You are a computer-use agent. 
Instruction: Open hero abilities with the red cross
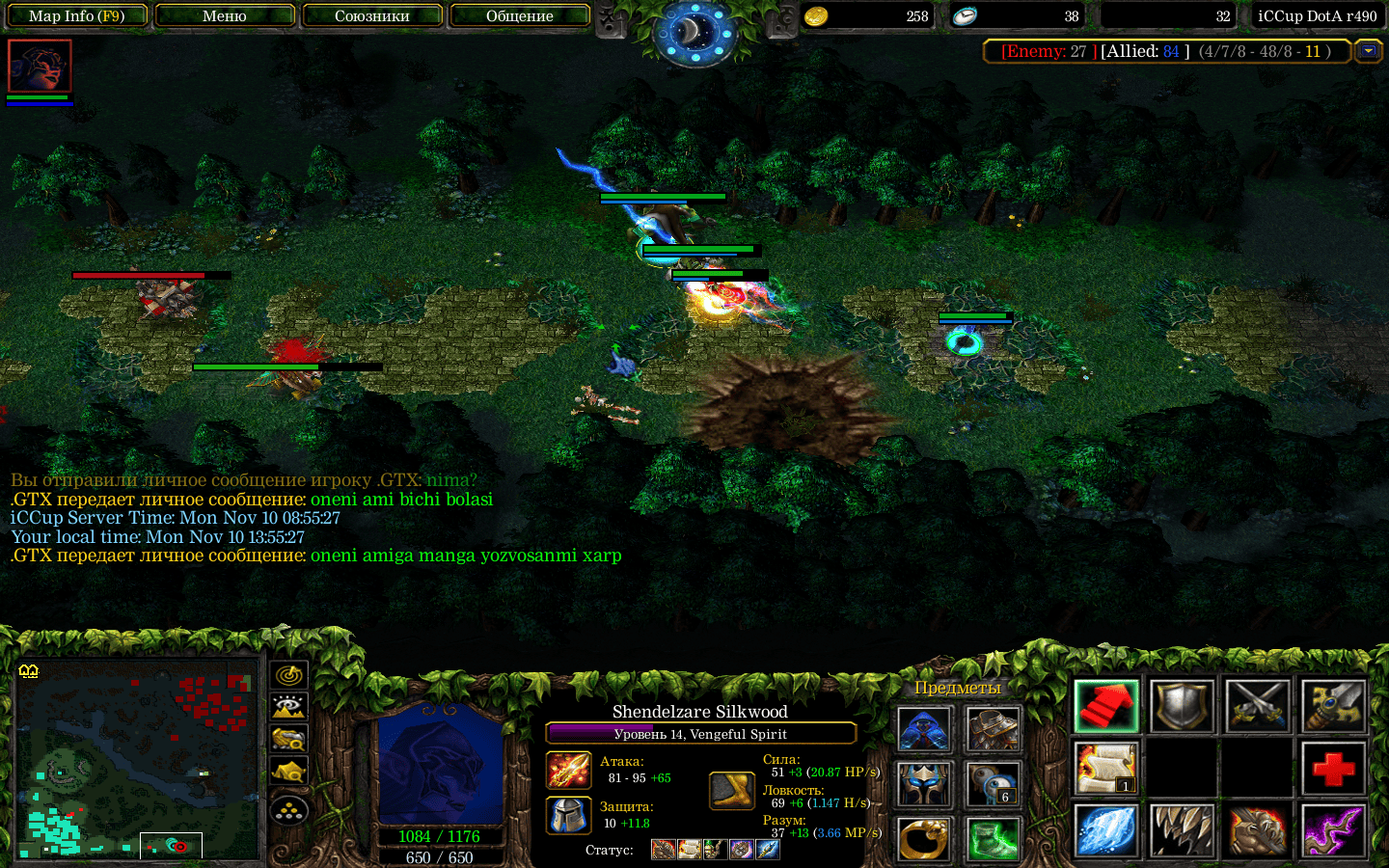tap(1333, 769)
